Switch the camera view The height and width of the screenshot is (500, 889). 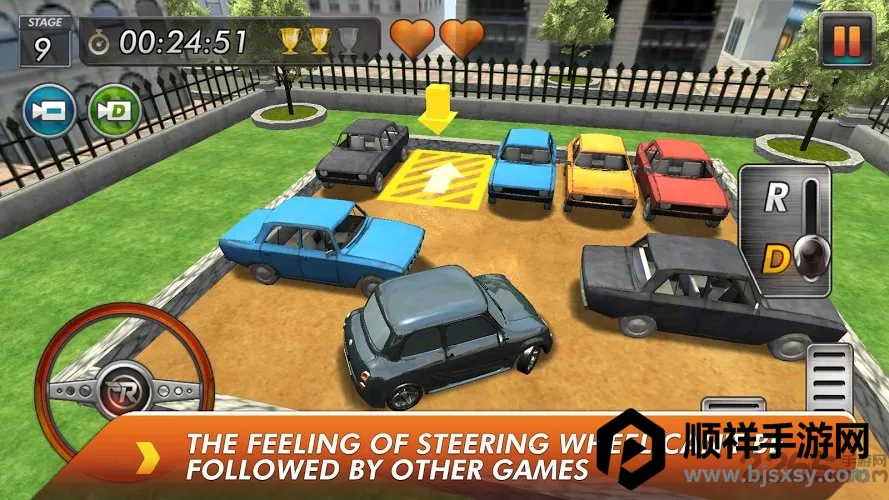(50, 109)
